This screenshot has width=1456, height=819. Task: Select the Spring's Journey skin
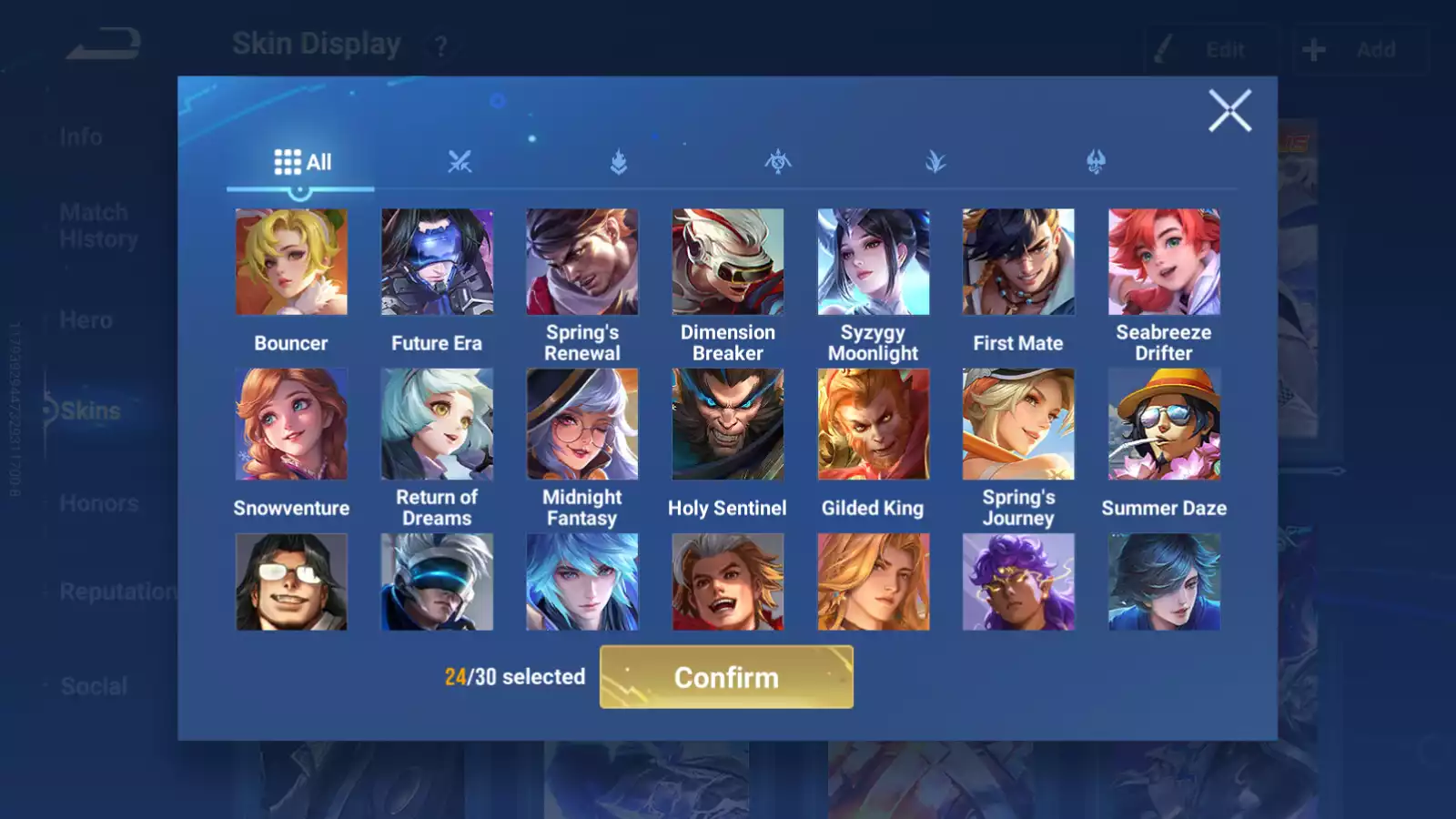tap(1018, 424)
